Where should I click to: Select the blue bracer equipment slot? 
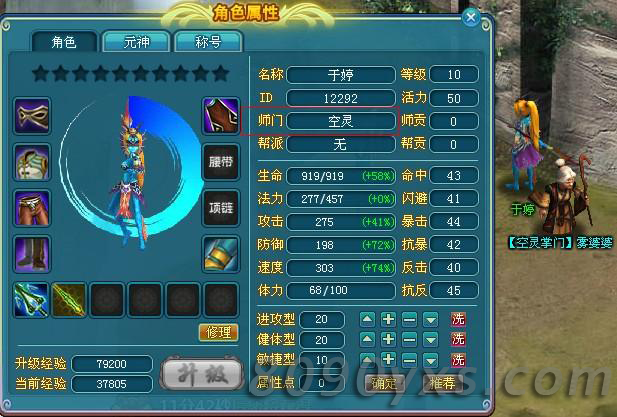coord(220,254)
